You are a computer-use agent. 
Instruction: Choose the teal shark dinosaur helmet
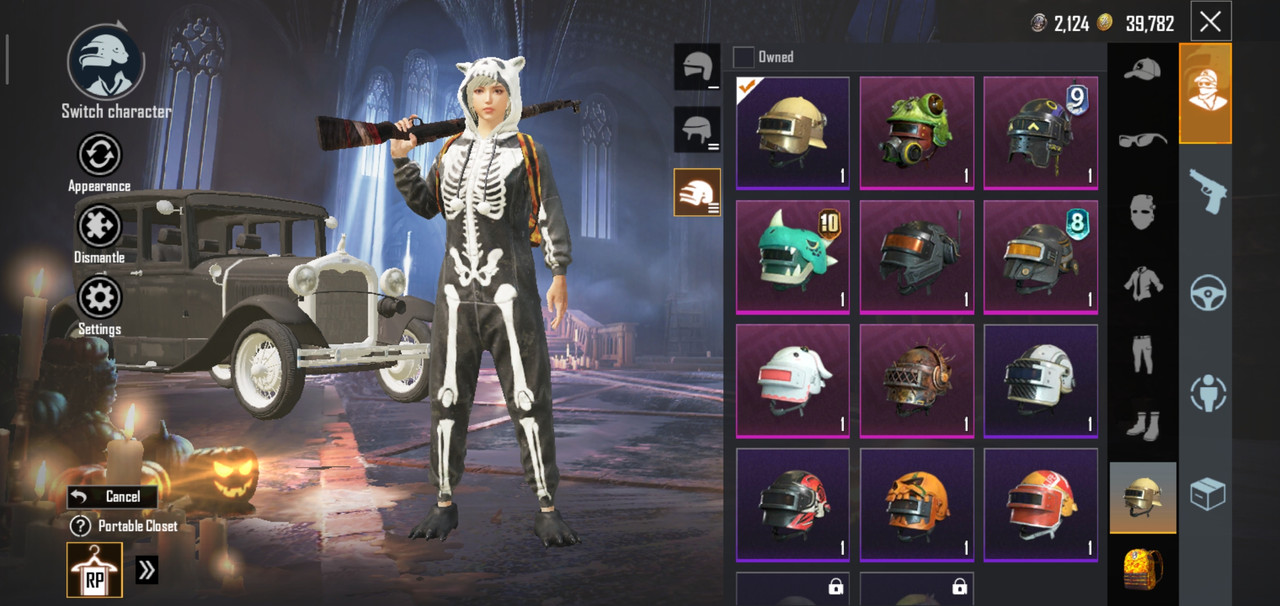point(792,257)
